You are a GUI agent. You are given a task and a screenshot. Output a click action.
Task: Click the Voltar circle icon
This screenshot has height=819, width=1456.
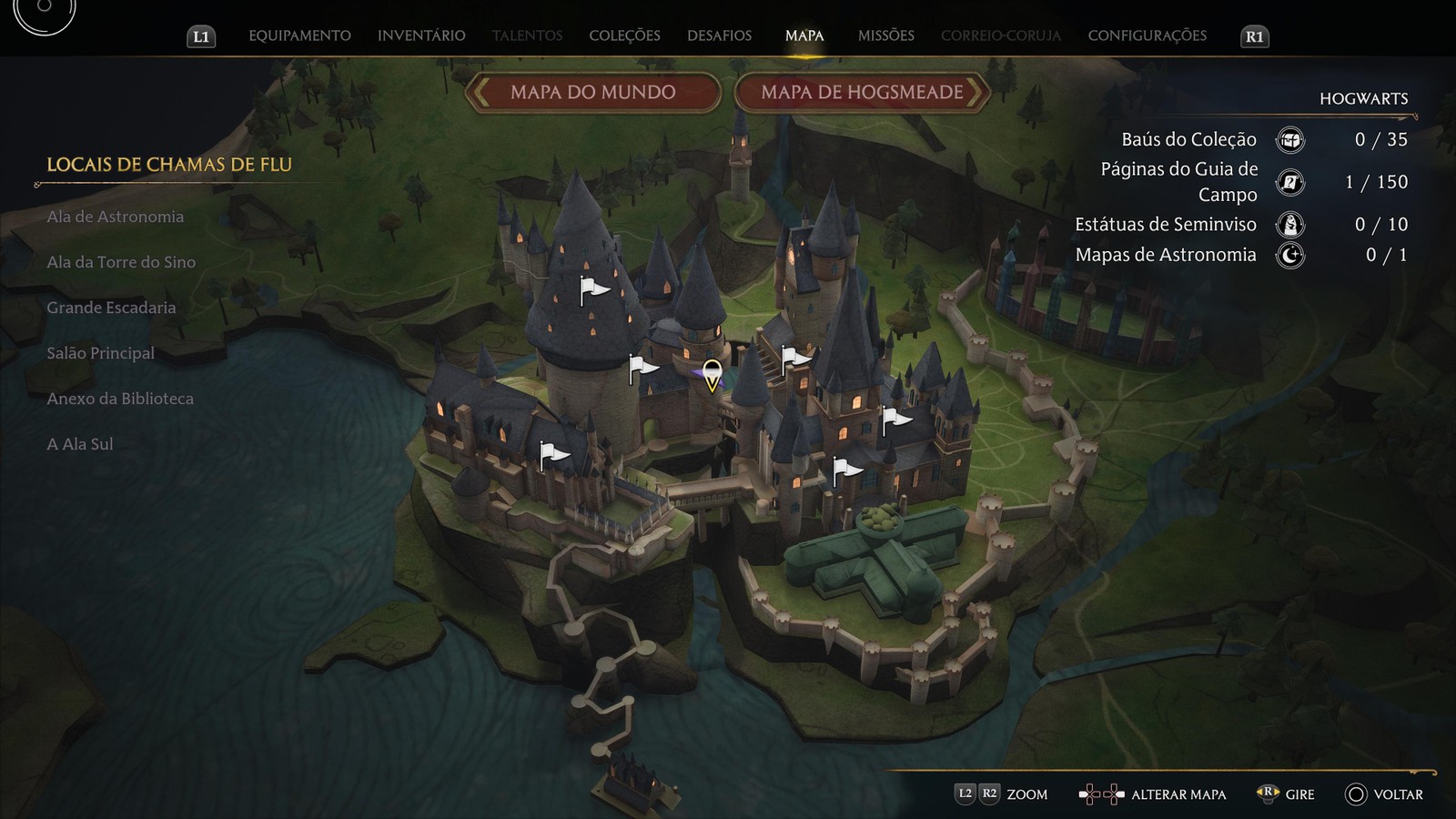point(1357,794)
